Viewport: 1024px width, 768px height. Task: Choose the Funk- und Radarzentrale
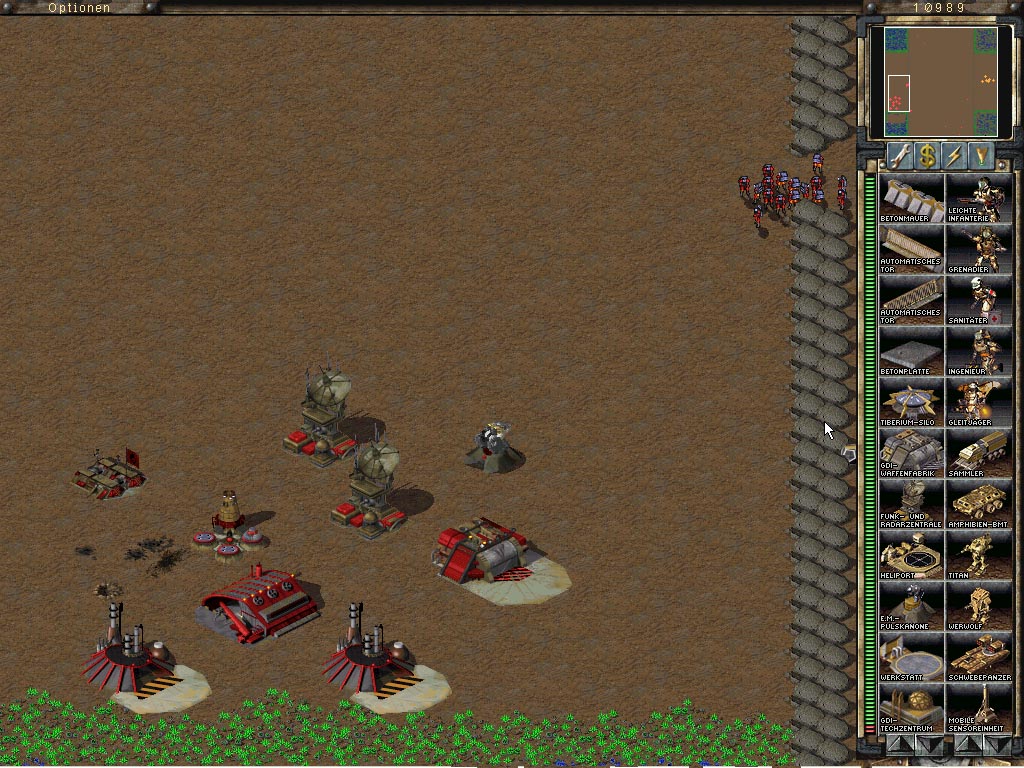[911, 504]
